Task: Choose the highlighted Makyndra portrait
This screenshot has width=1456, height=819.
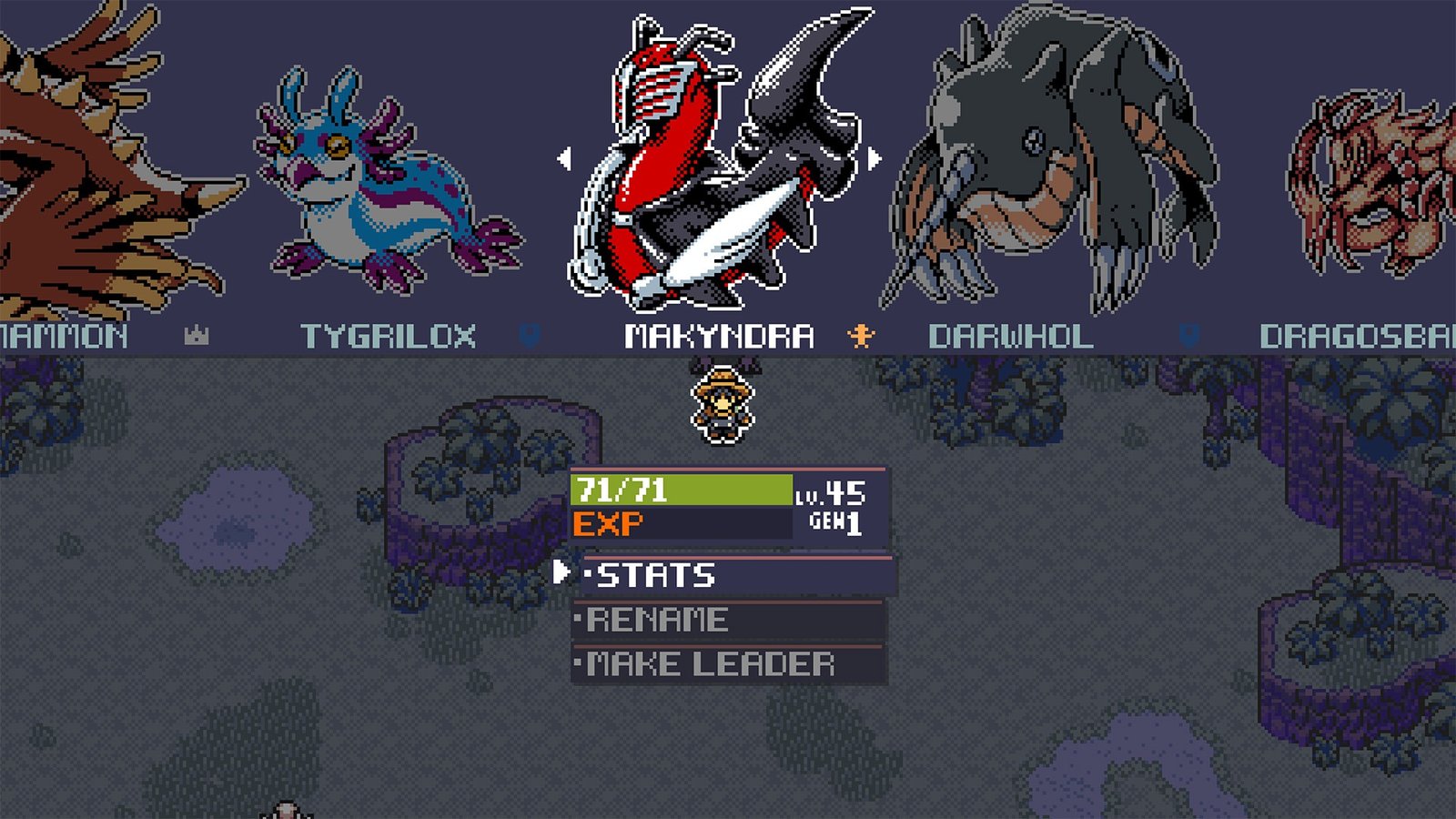Action: [719, 164]
